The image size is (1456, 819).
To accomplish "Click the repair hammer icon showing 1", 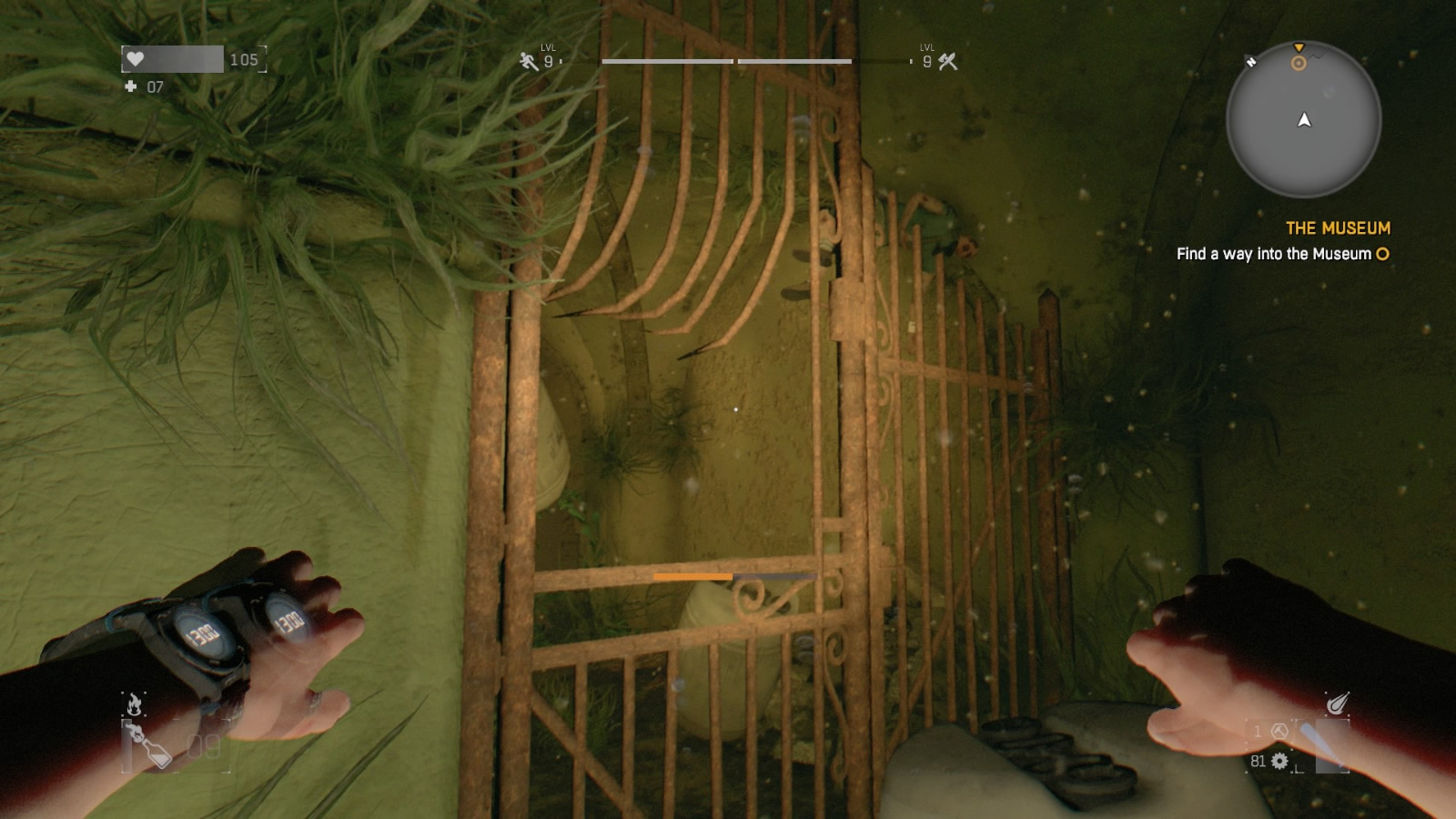I will click(1279, 732).
